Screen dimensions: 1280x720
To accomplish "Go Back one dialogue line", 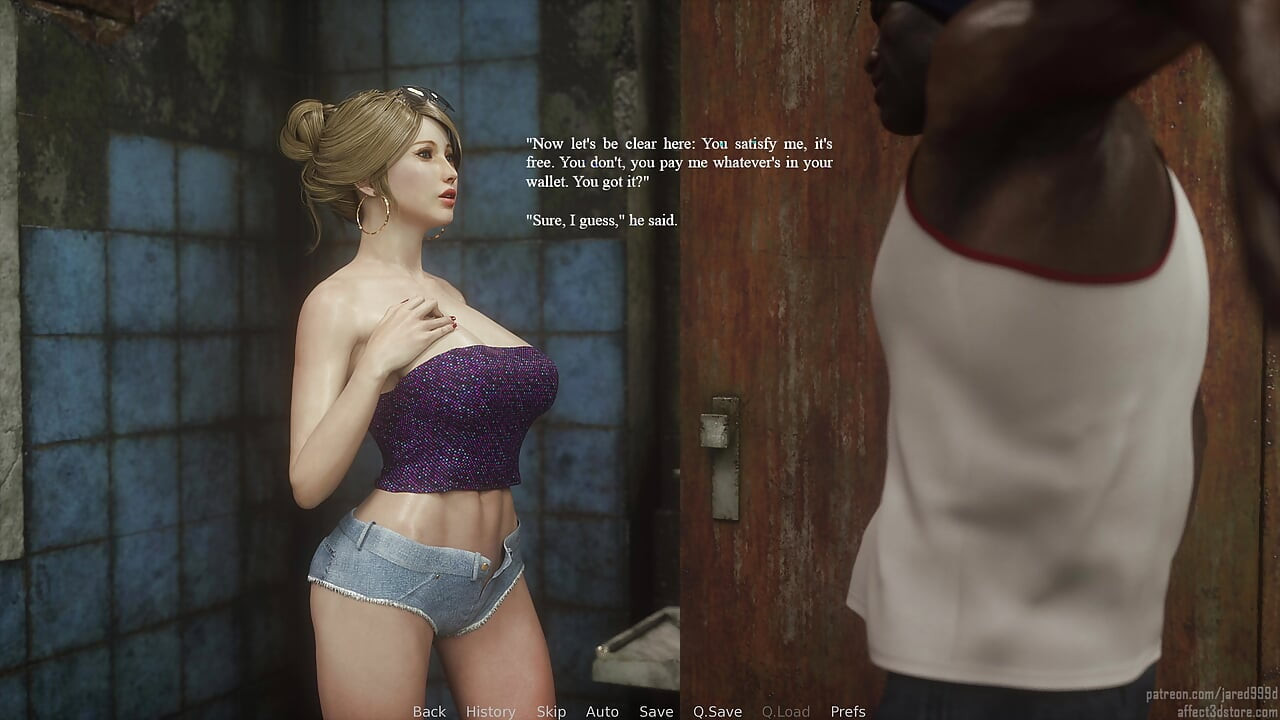I will [429, 711].
